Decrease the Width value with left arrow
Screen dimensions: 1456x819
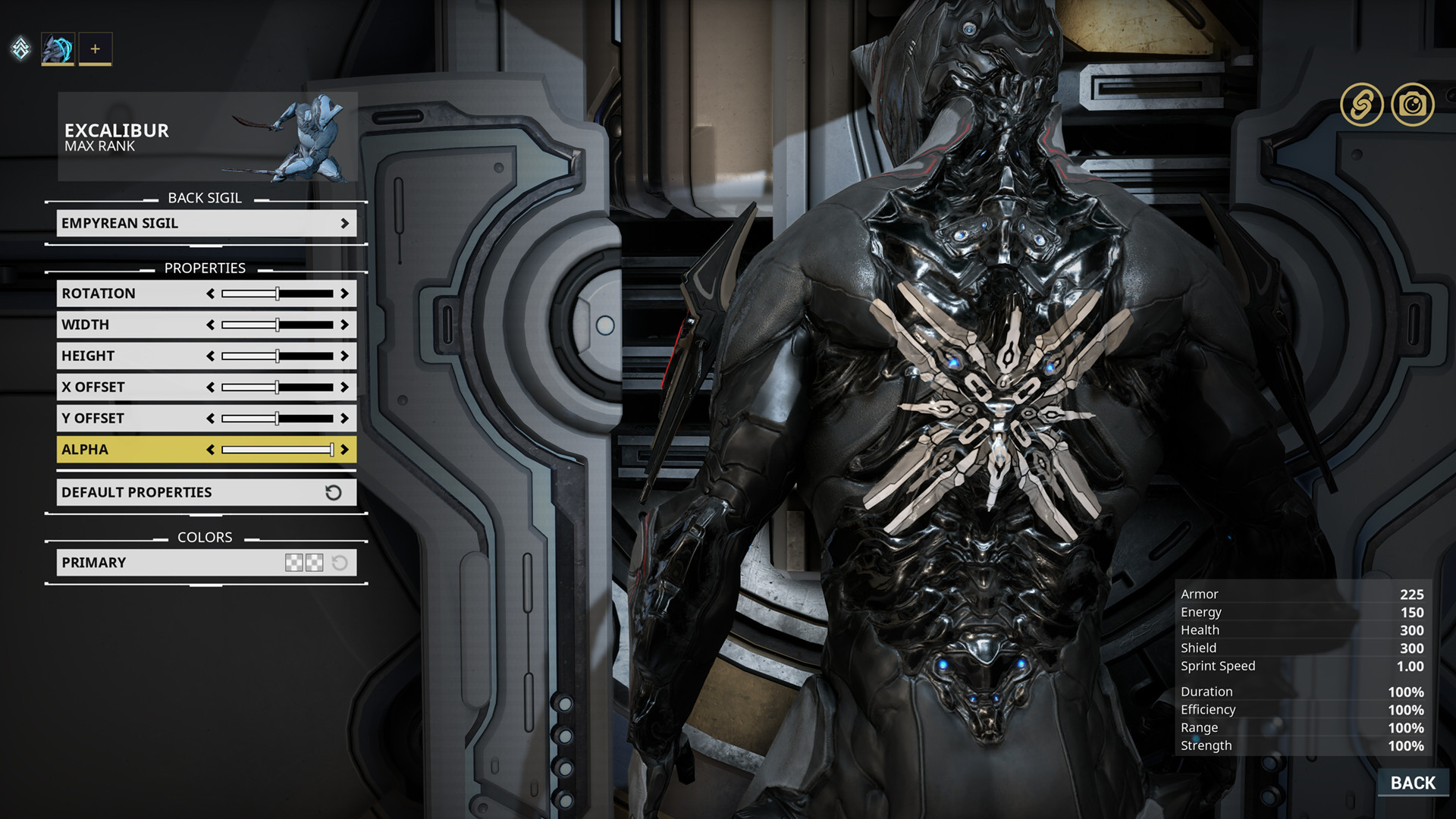click(210, 325)
